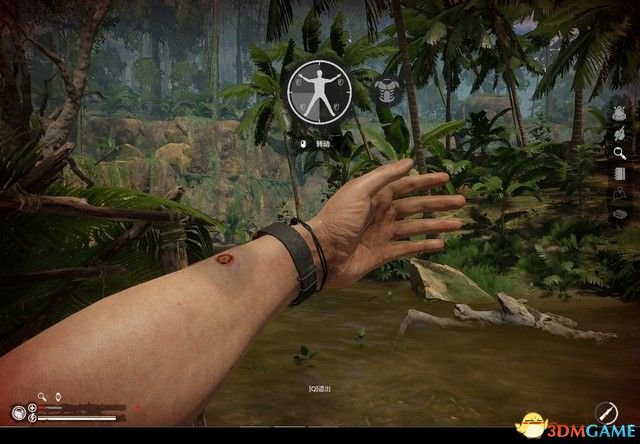
Task: Select the sitting figure icon
Action: point(620,193)
